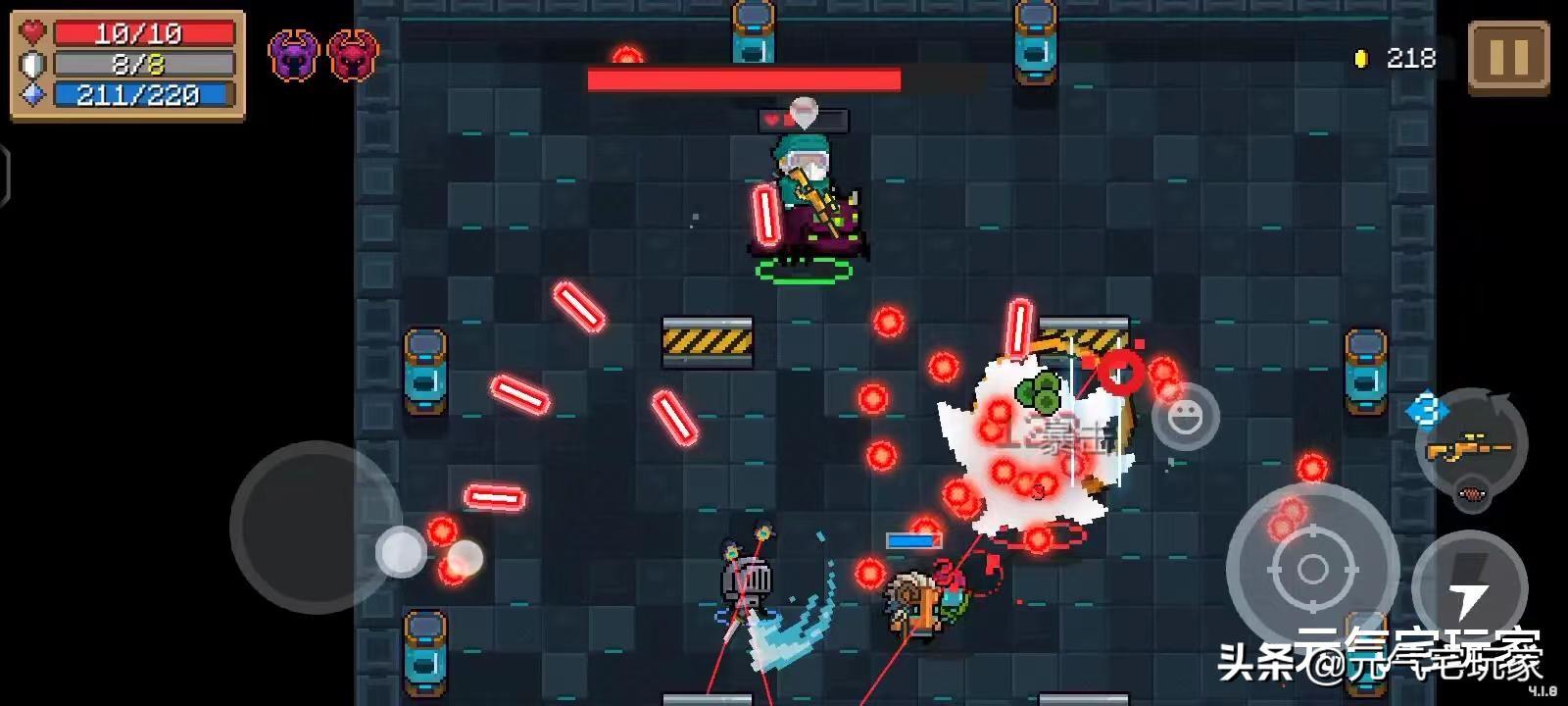1568x706 pixels.
Task: Select the purple demon mask buff icon
Action: [x=293, y=56]
